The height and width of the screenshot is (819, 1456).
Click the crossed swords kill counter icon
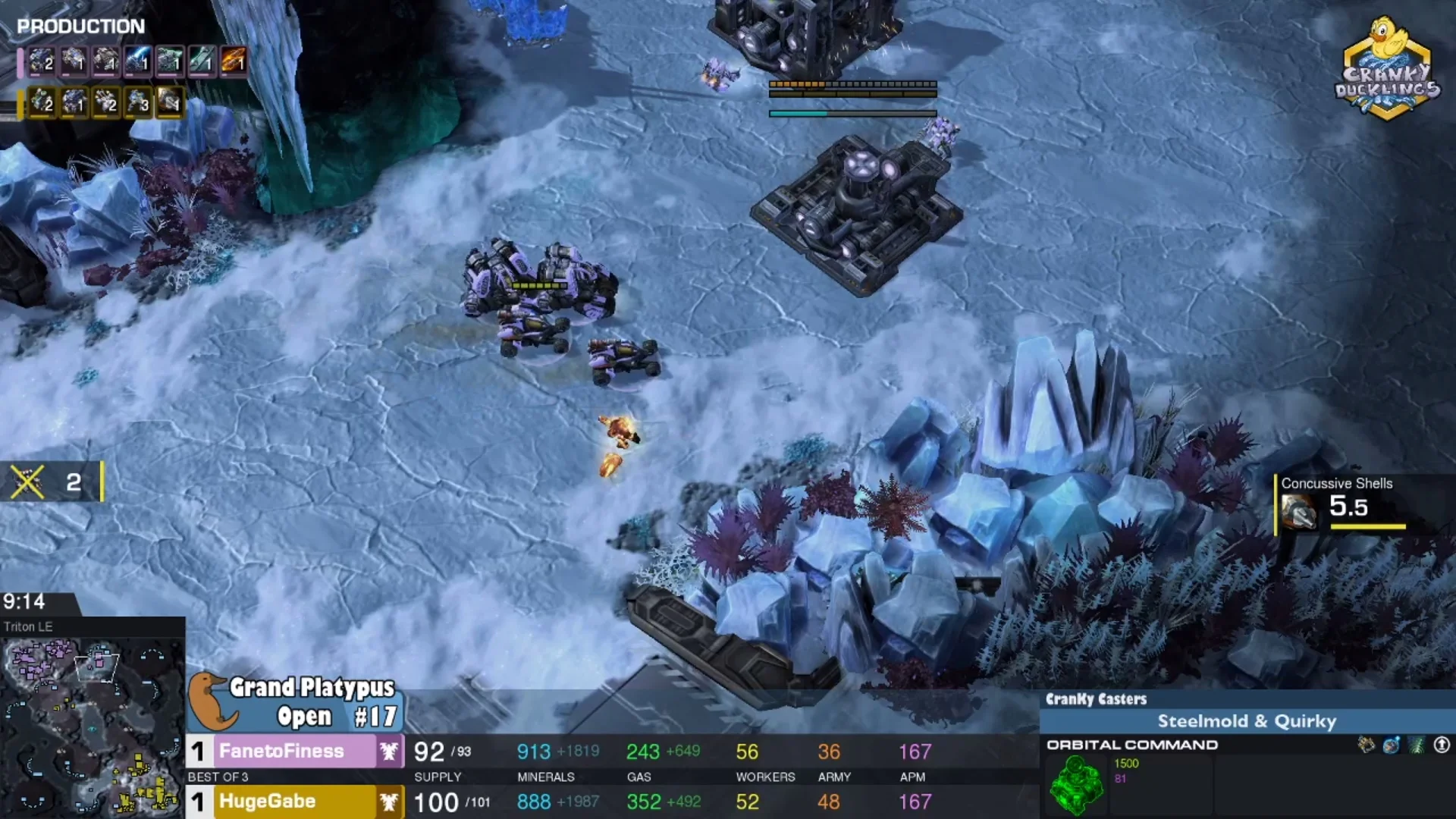click(x=27, y=482)
